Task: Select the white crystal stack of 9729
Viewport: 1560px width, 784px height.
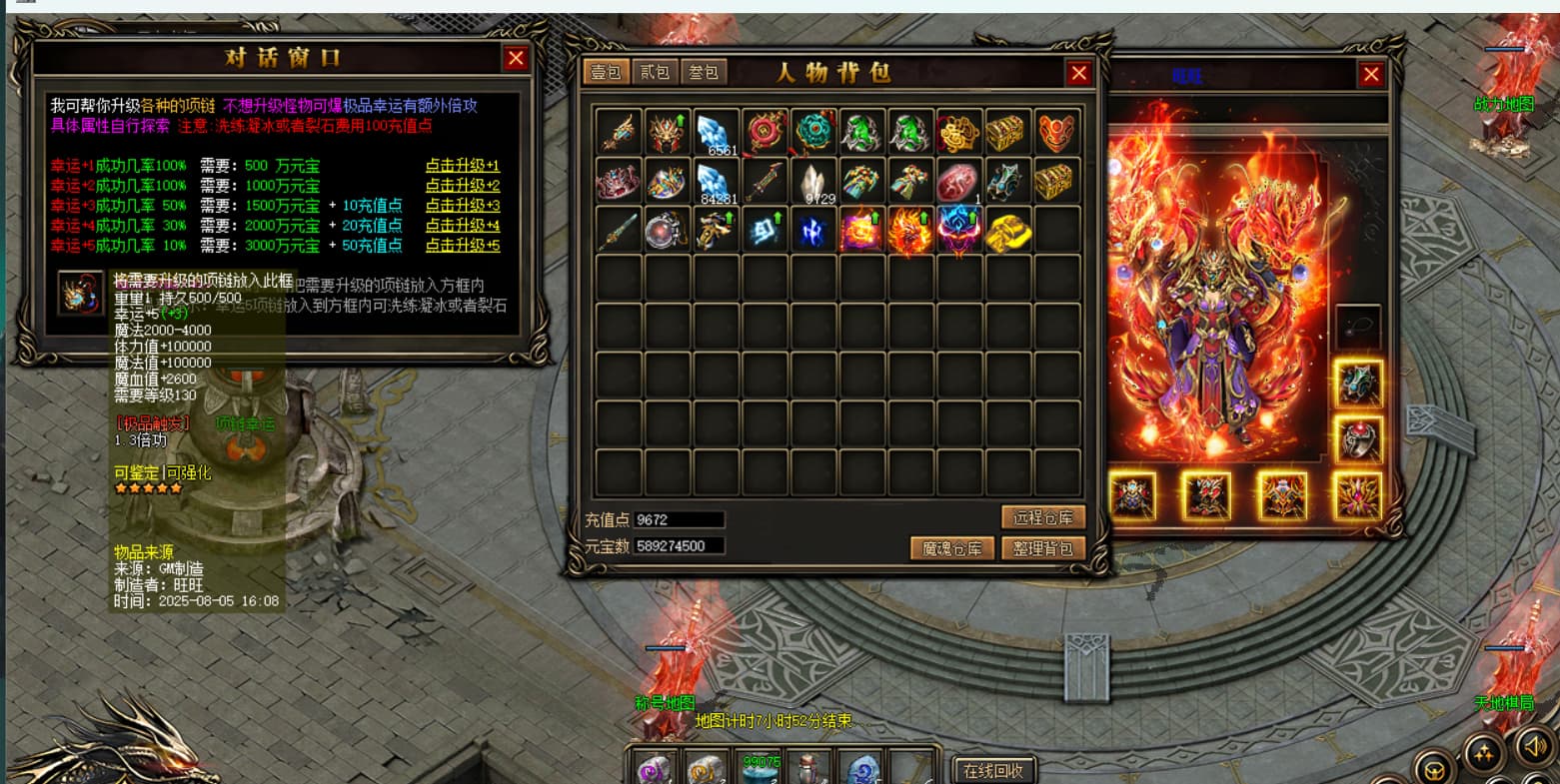Action: pyautogui.click(x=813, y=182)
